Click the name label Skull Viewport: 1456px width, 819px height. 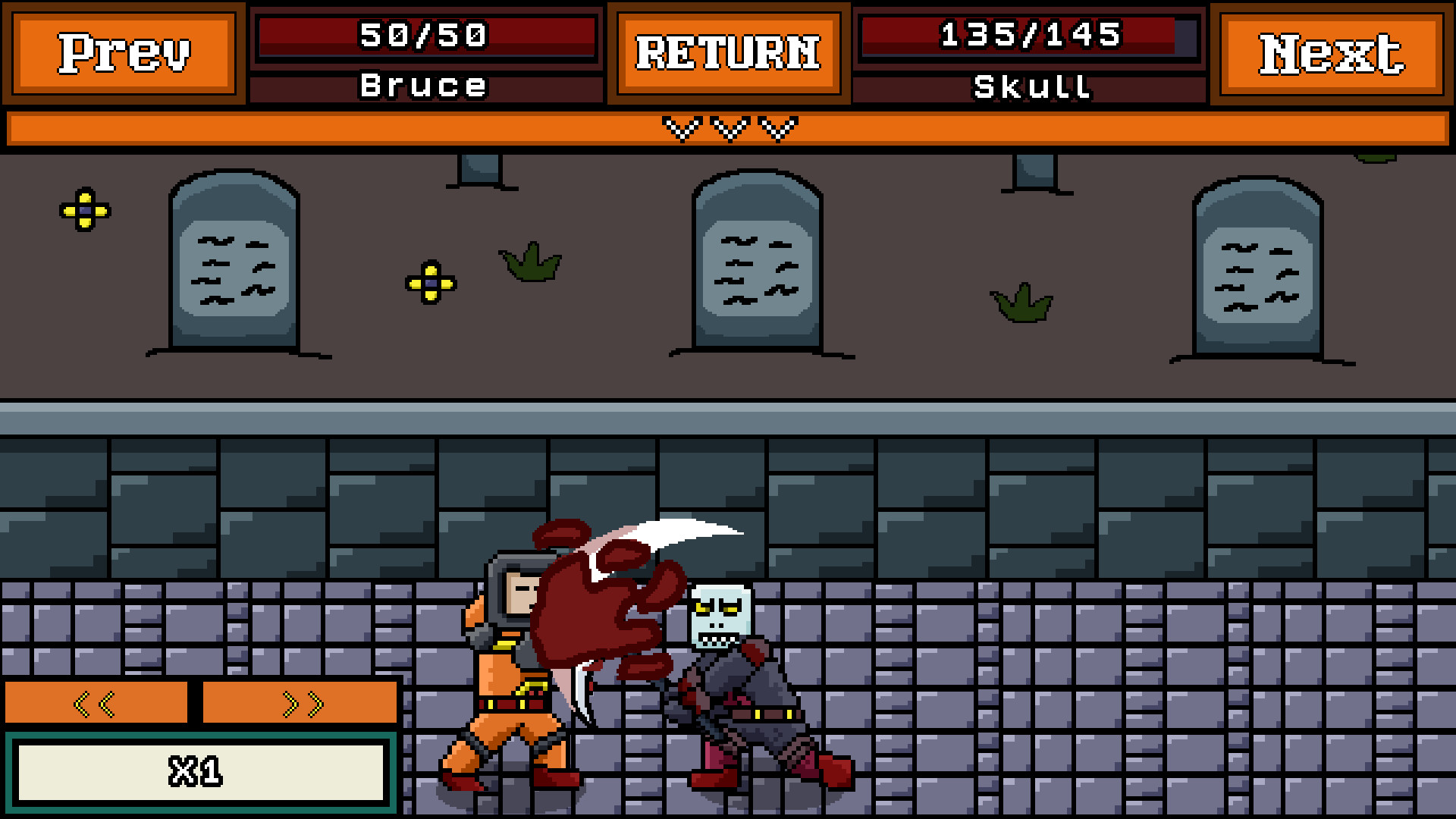click(1031, 86)
